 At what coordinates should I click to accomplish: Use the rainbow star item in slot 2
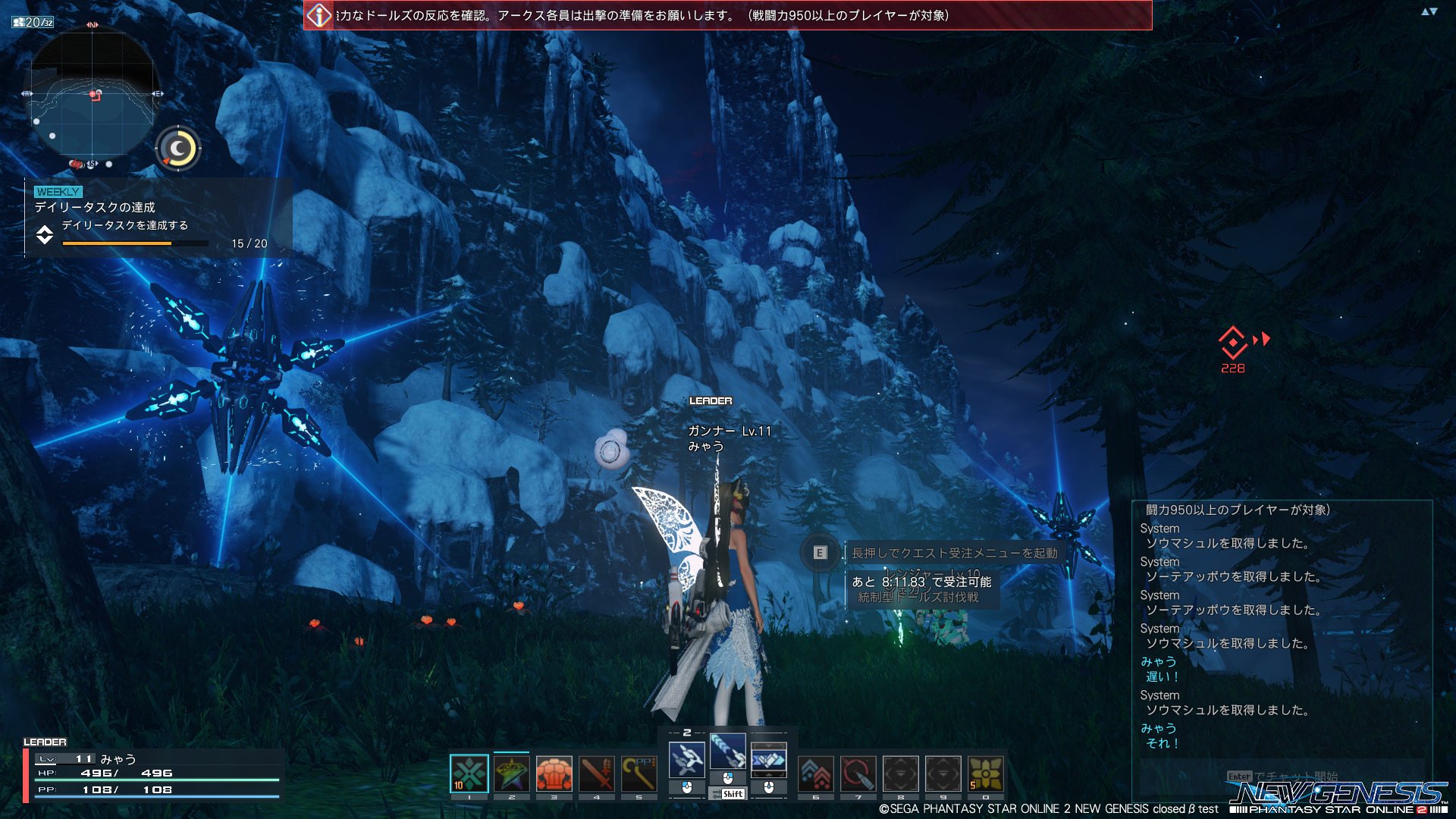[x=512, y=774]
